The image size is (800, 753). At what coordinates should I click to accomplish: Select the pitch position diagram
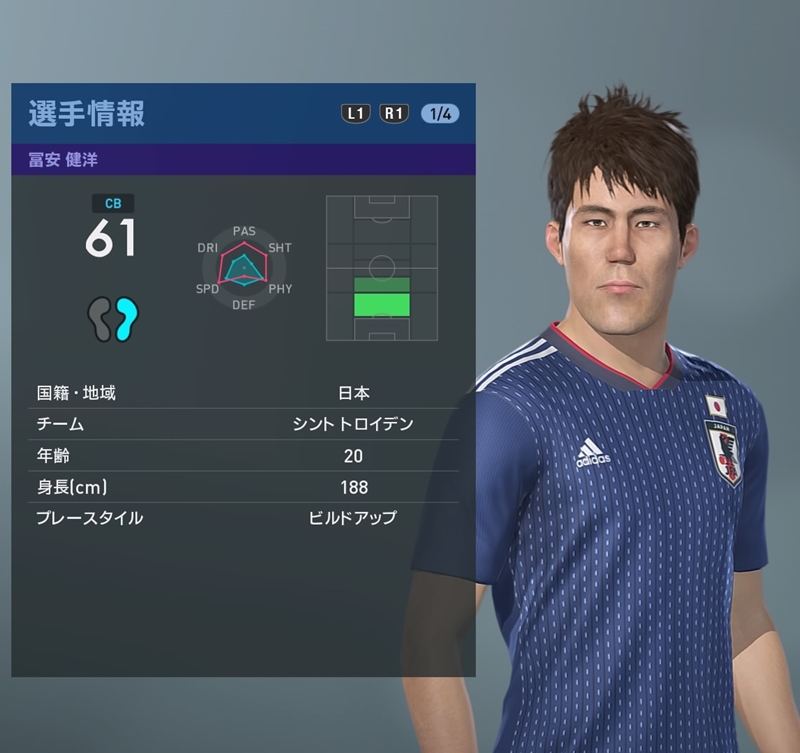click(382, 268)
